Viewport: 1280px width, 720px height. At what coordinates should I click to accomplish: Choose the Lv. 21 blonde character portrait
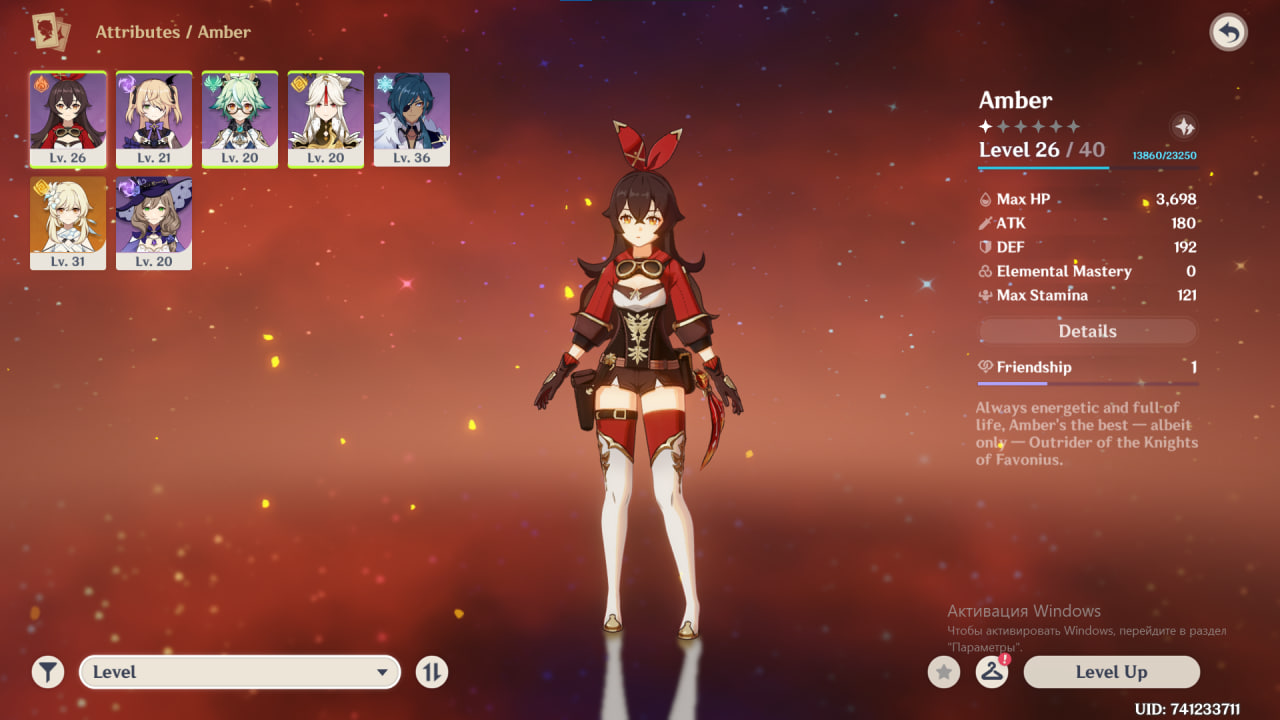point(154,119)
